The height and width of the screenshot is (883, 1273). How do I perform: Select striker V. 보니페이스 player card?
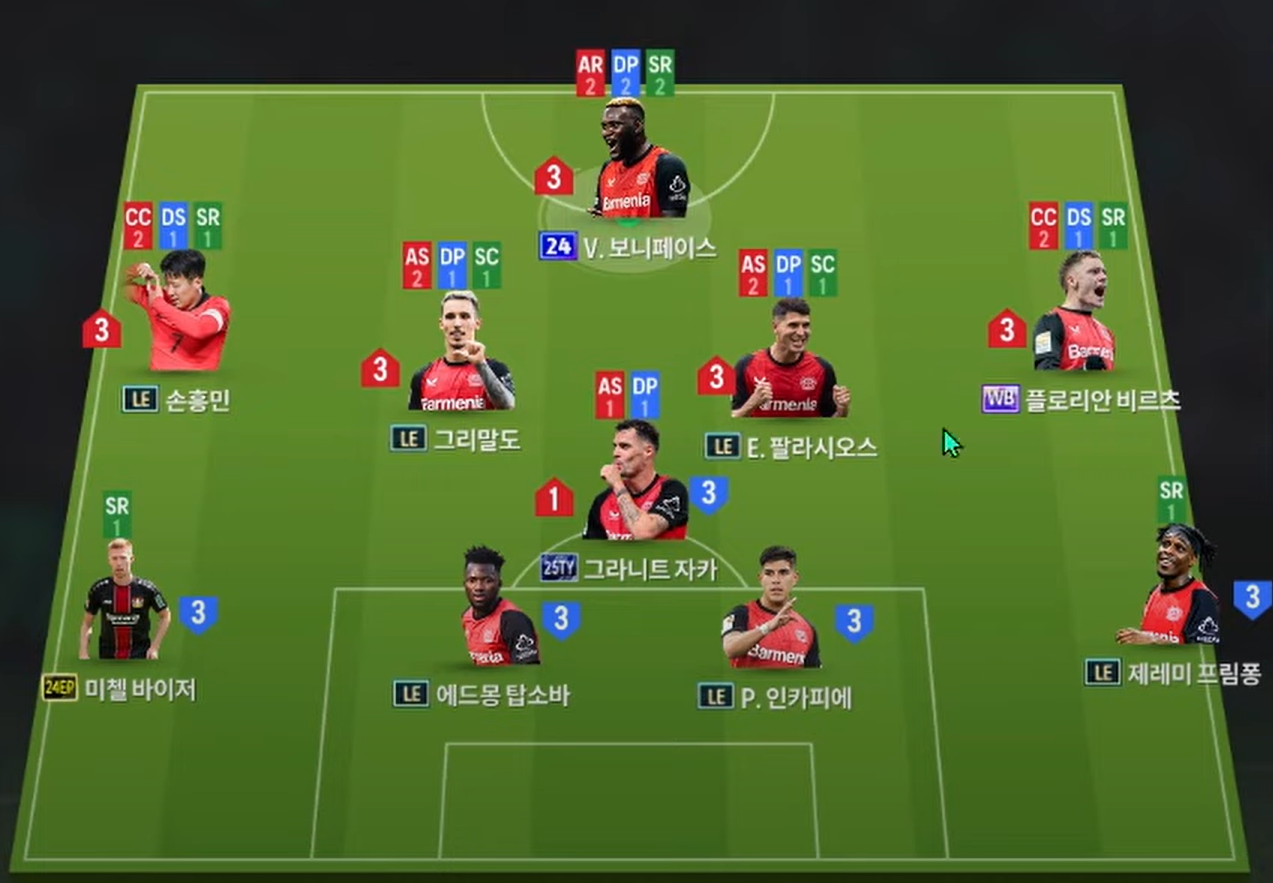[x=642, y=165]
